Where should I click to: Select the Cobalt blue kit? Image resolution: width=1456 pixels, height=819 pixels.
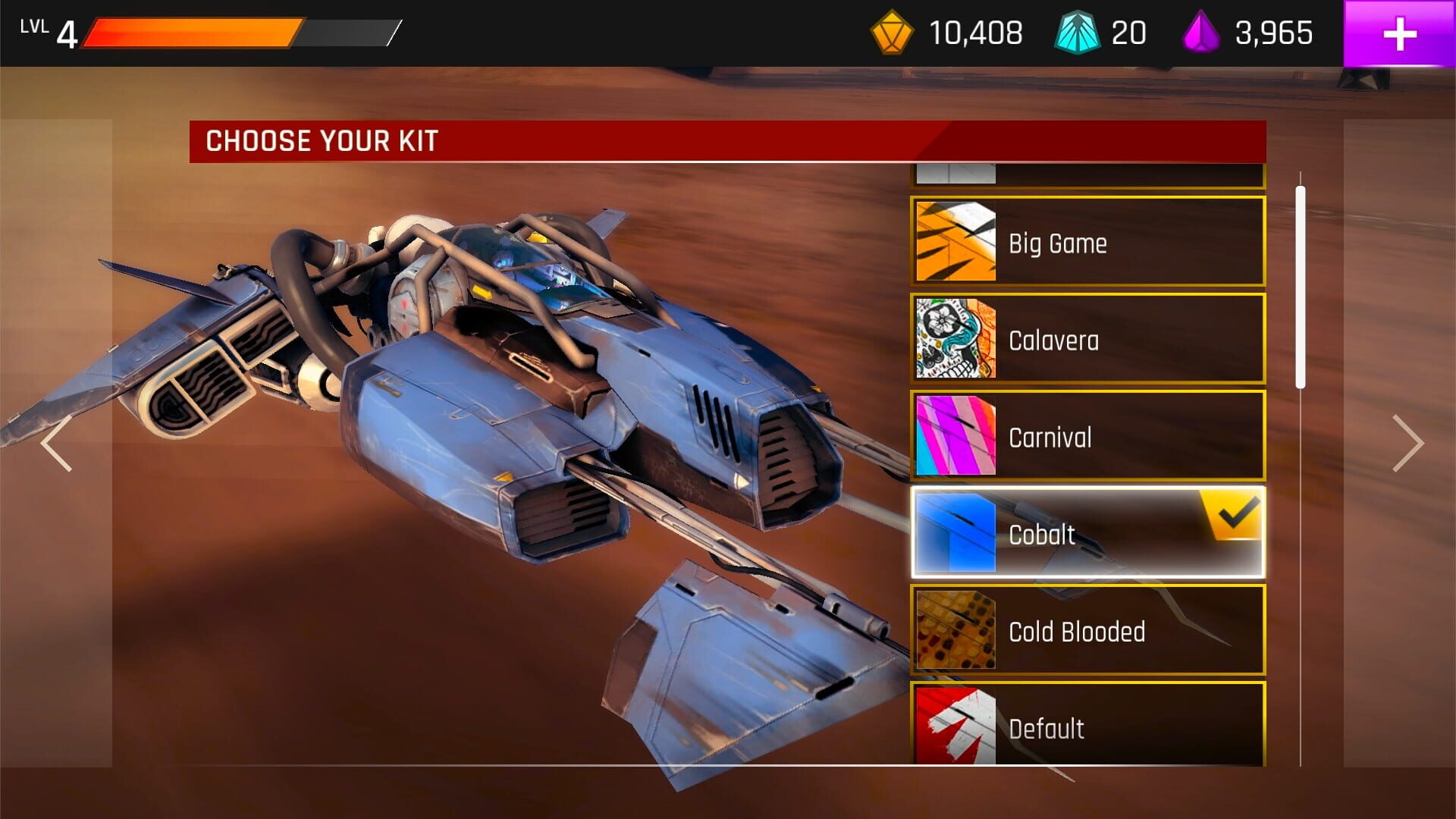click(x=1087, y=533)
